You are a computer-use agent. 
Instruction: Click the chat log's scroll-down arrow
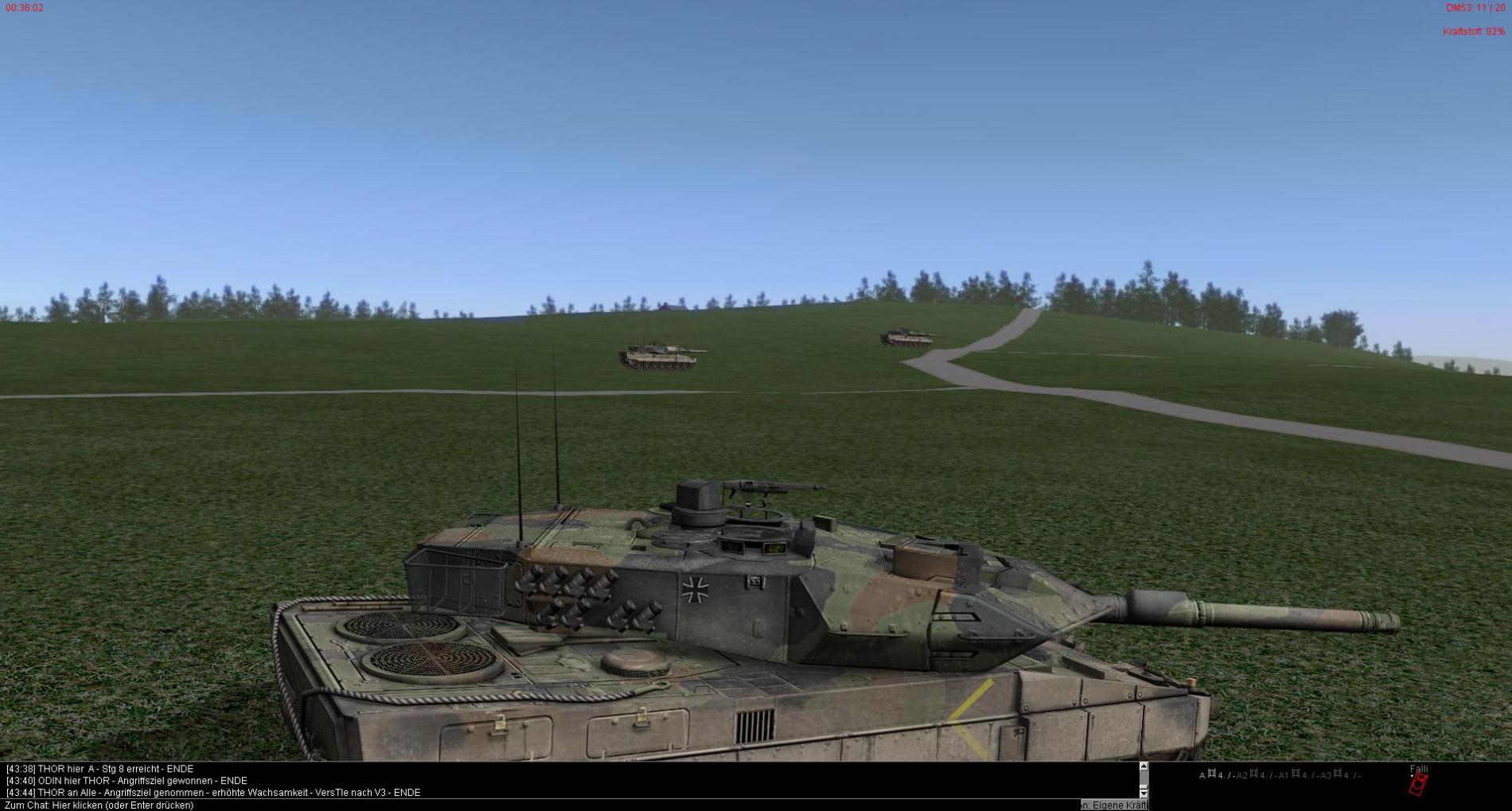(1144, 793)
